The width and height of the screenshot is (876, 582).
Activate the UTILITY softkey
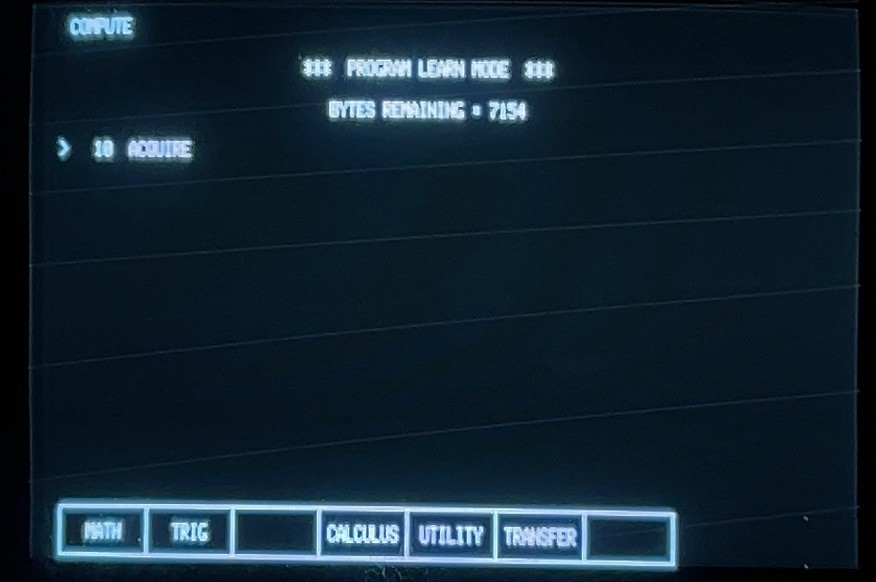451,535
